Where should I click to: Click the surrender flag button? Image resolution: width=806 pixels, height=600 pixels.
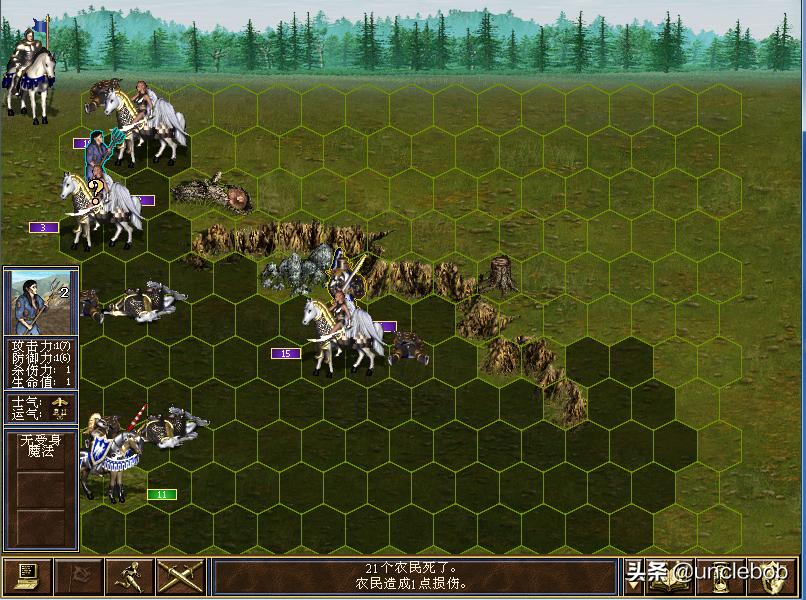[79, 577]
